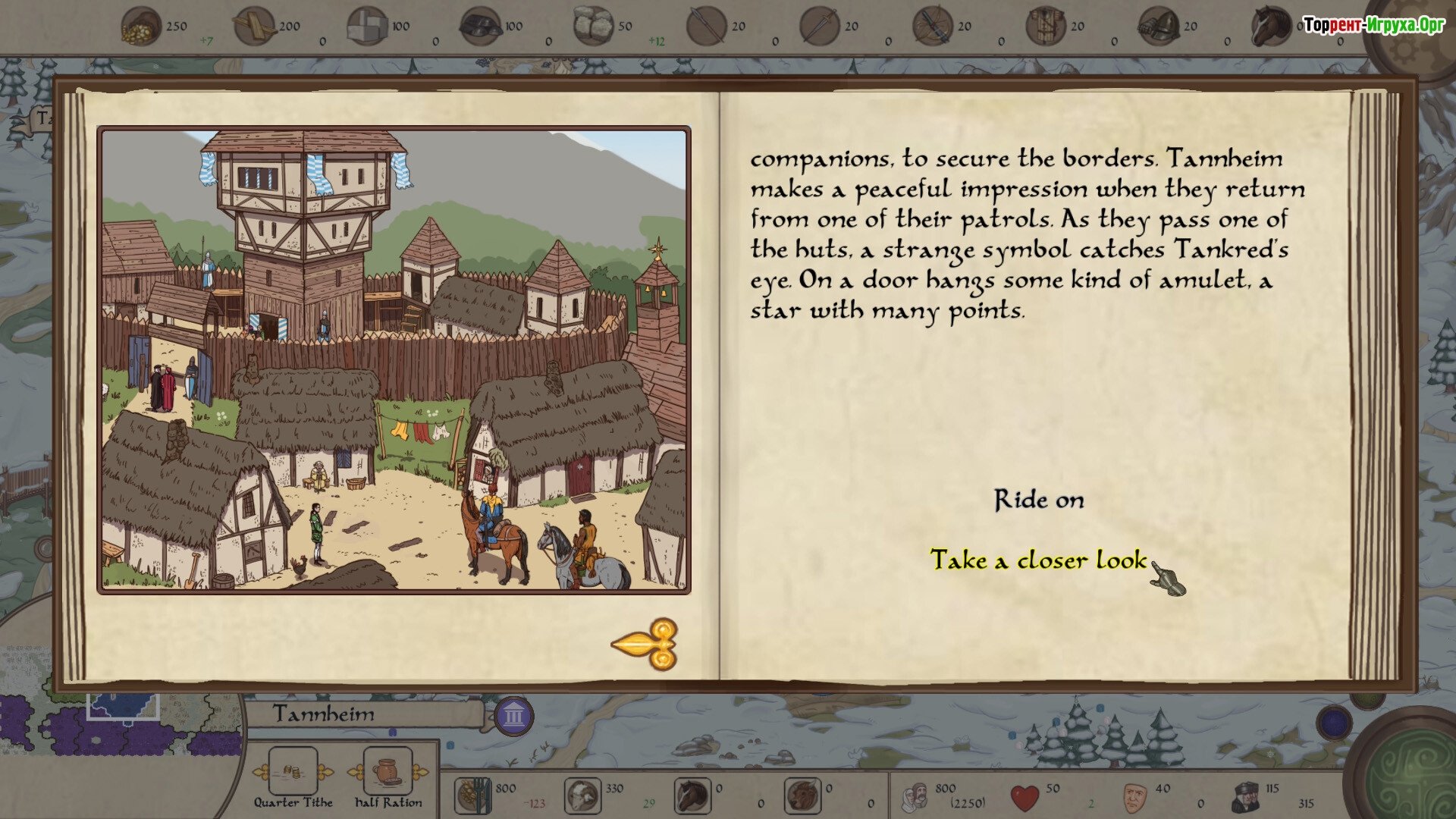Click the small blue orb button

(x=1334, y=723)
